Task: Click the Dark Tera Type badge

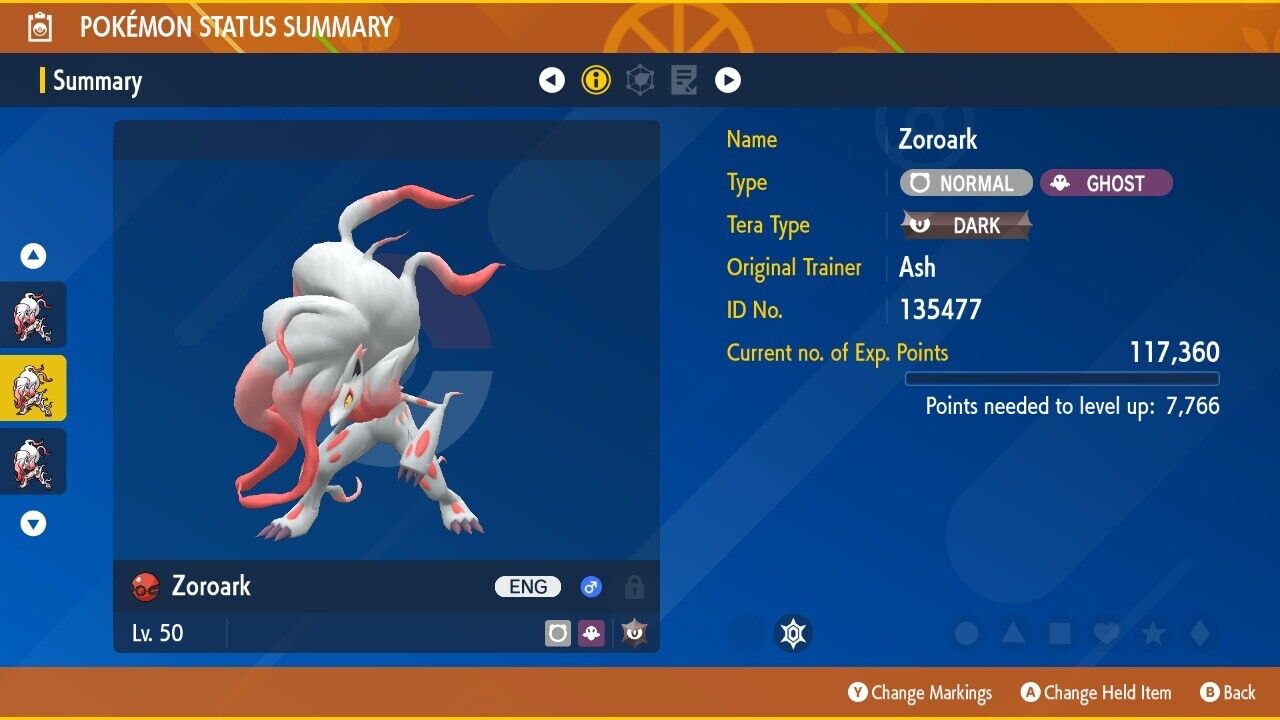Action: point(966,226)
